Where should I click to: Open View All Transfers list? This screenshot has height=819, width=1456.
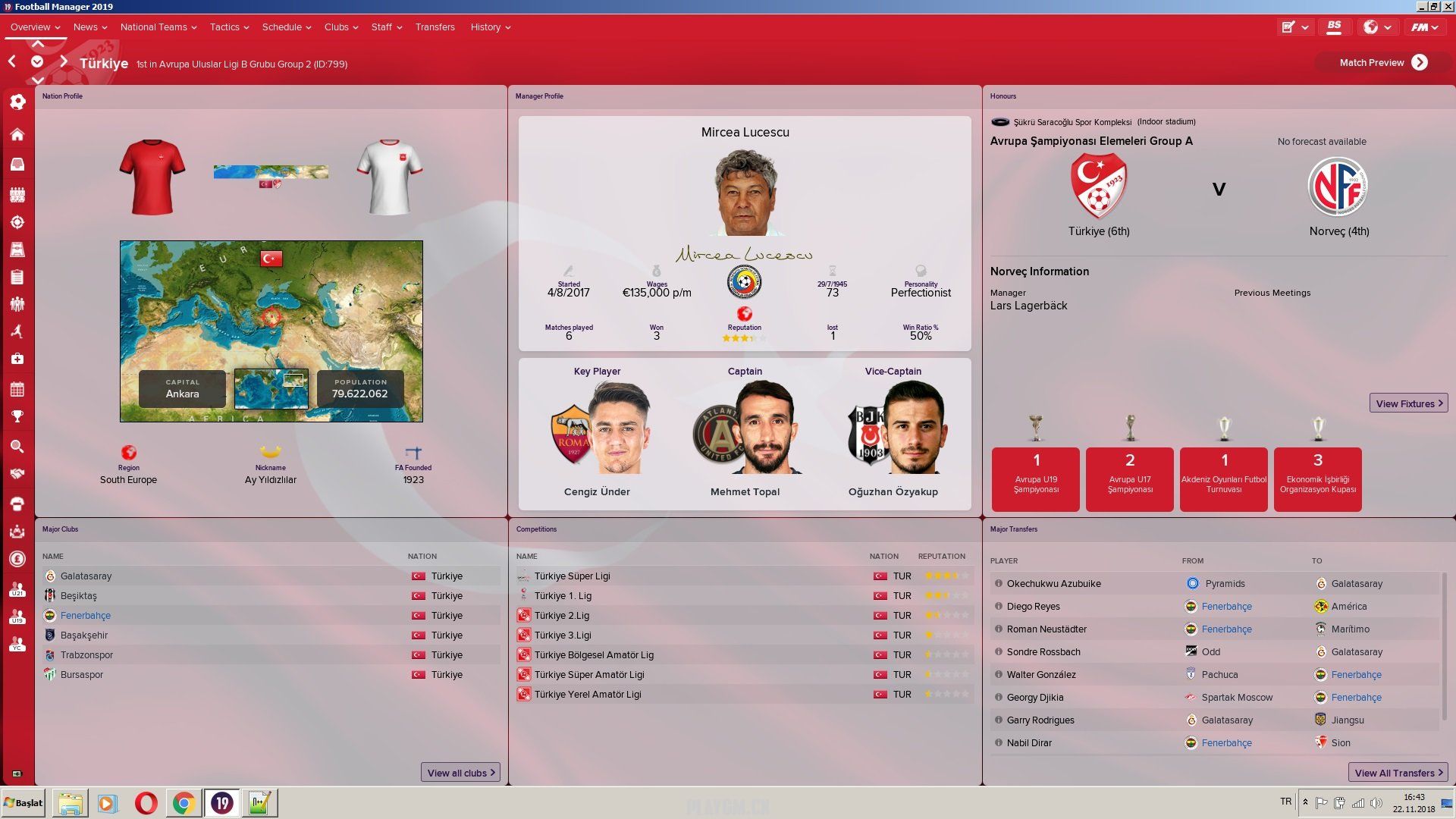pyautogui.click(x=1398, y=773)
